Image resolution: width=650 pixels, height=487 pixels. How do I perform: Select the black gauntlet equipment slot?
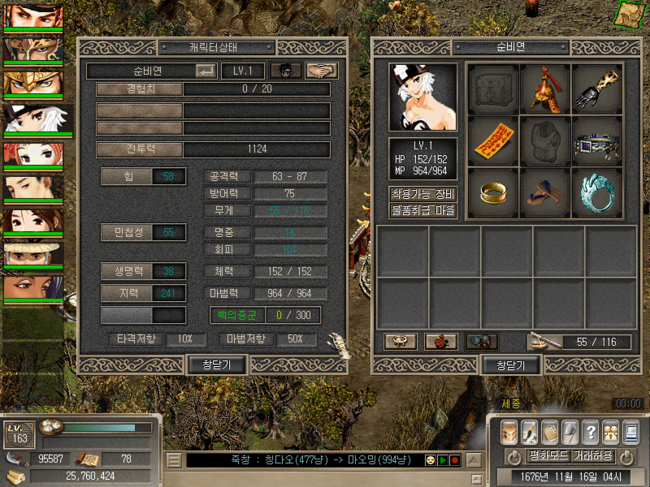click(598, 88)
